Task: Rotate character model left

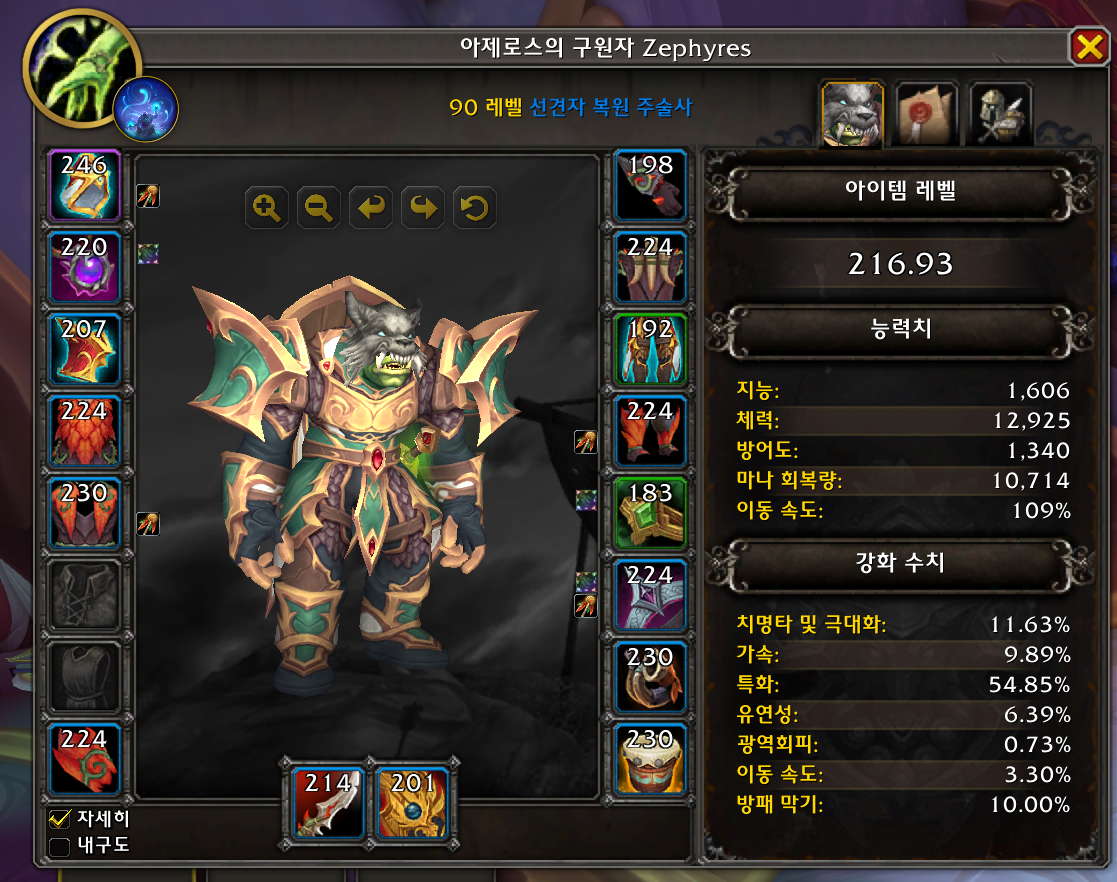Action: point(371,208)
